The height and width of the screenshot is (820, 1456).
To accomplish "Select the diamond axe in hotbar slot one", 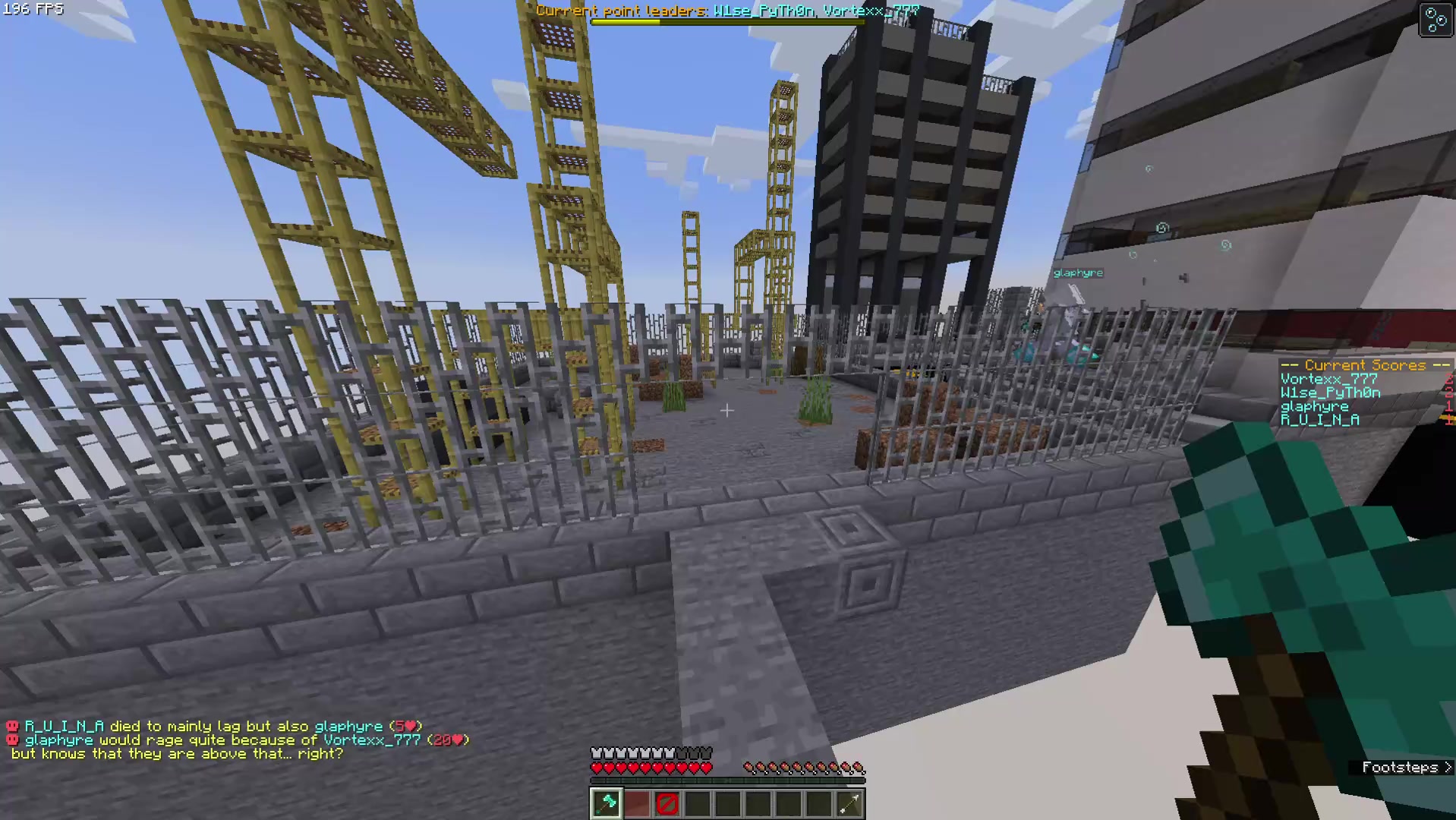I will [x=606, y=803].
